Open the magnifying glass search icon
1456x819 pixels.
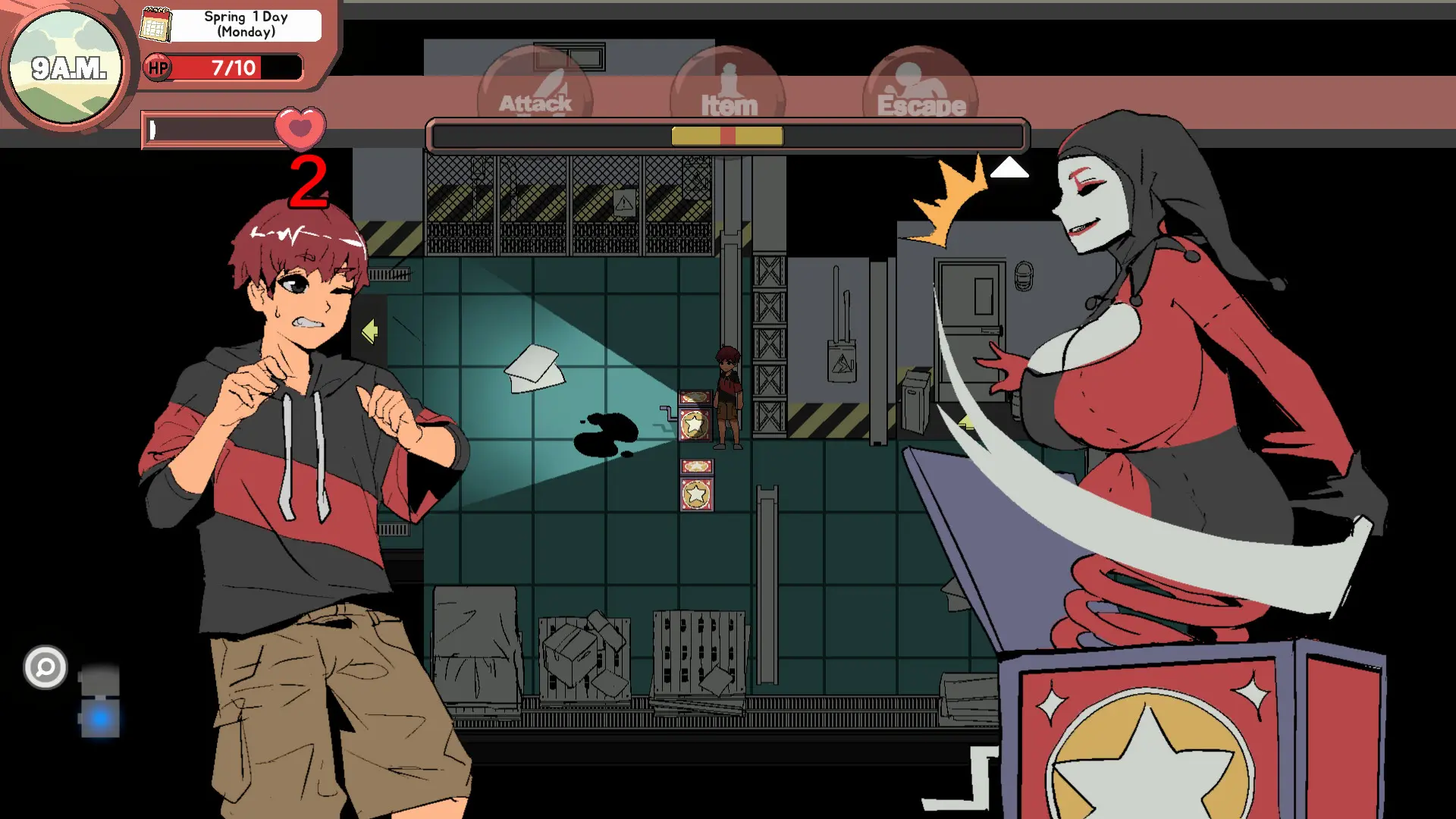[x=45, y=668]
